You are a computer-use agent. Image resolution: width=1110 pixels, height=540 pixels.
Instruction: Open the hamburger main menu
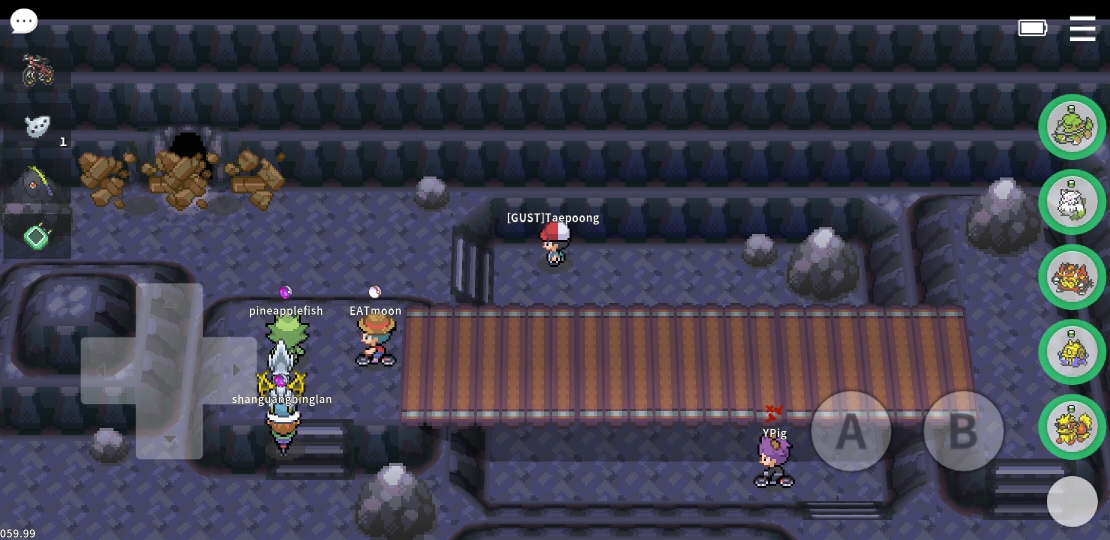coord(1082,28)
